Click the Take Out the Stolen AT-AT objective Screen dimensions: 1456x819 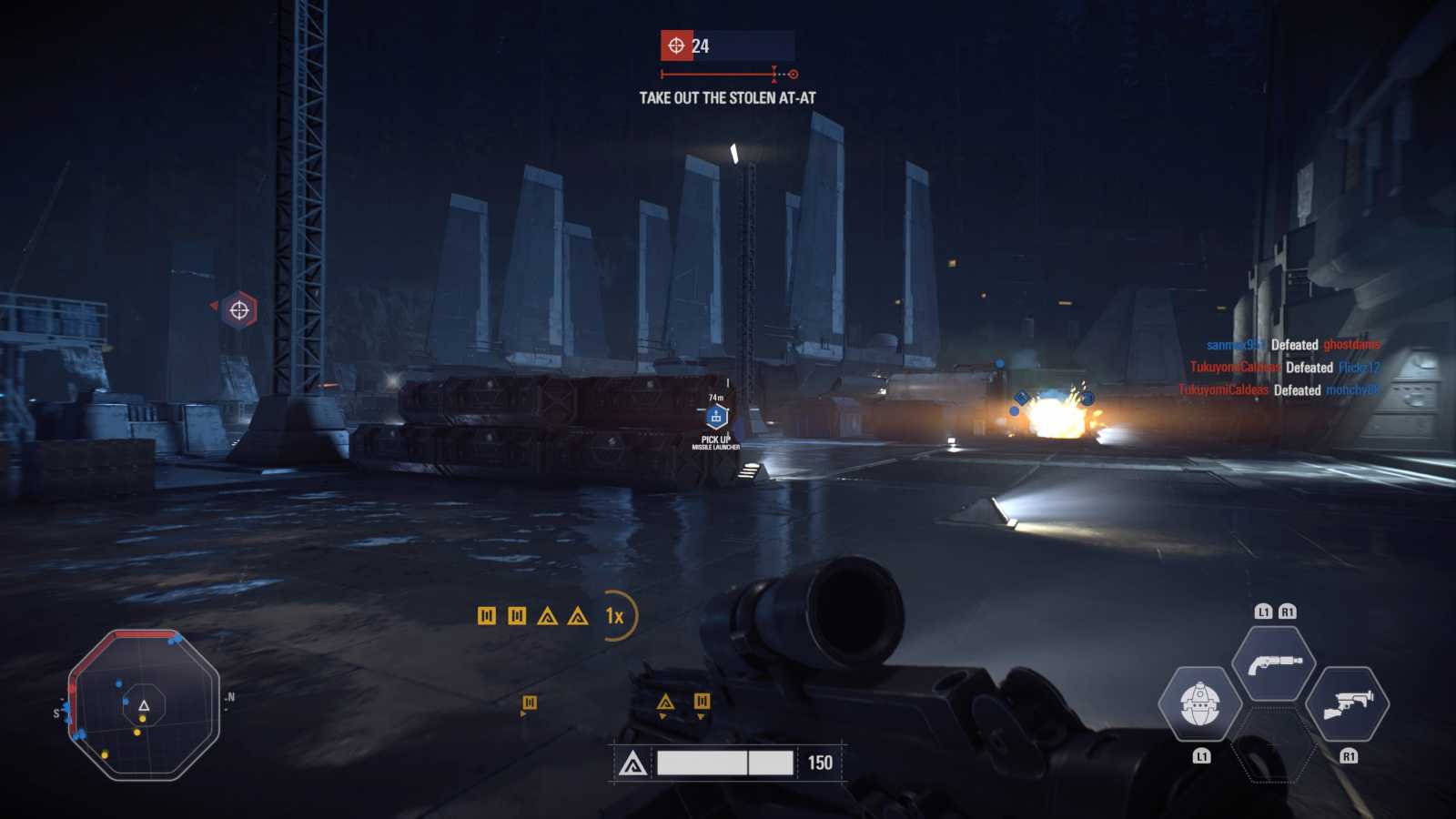[727, 97]
